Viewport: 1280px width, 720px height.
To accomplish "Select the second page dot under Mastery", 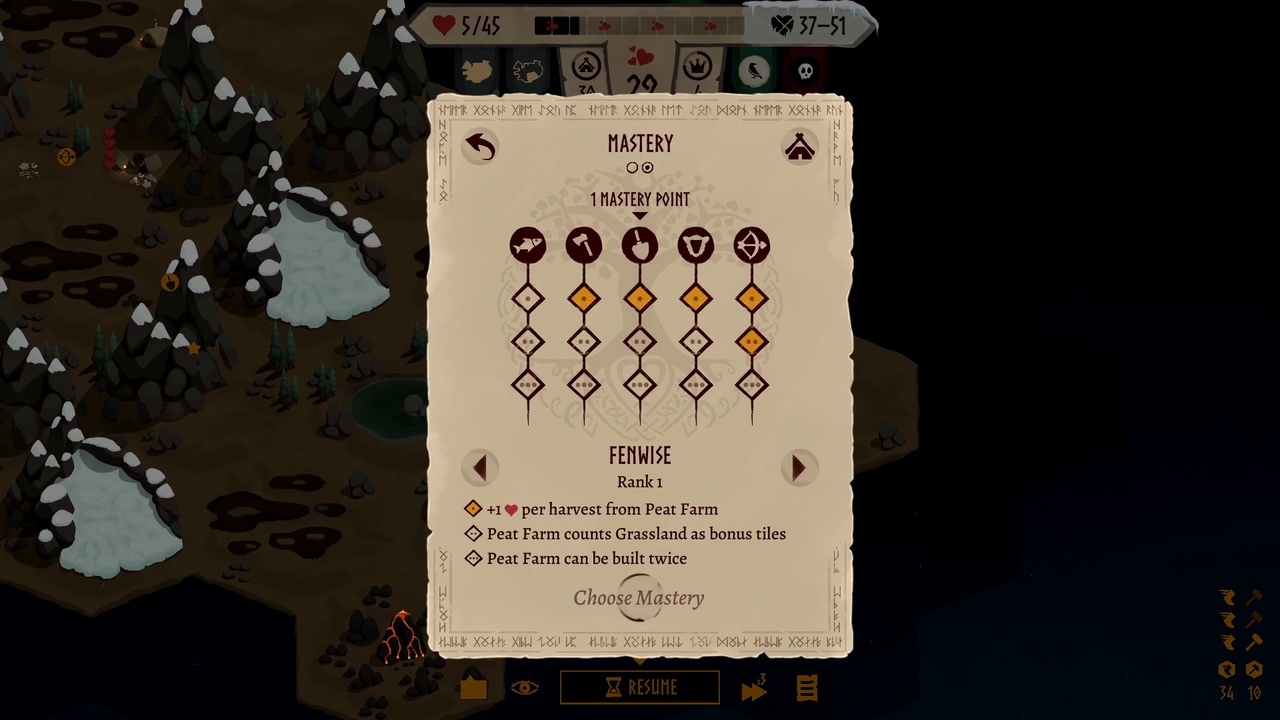I will [648, 167].
